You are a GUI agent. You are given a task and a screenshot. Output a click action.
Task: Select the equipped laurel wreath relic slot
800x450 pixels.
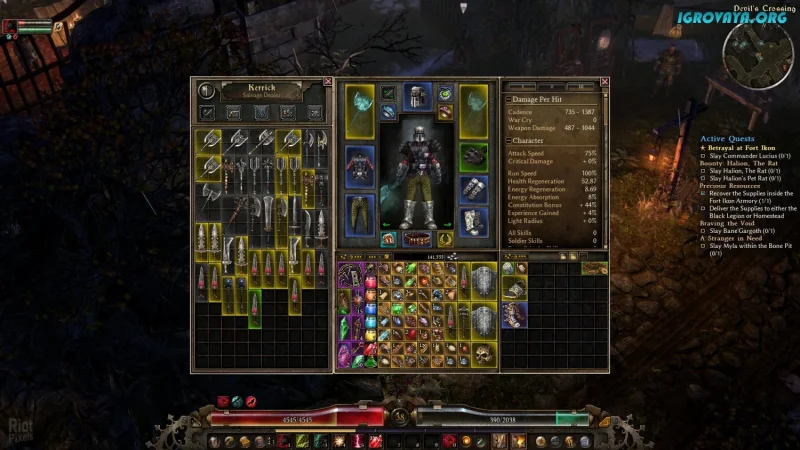tap(445, 240)
